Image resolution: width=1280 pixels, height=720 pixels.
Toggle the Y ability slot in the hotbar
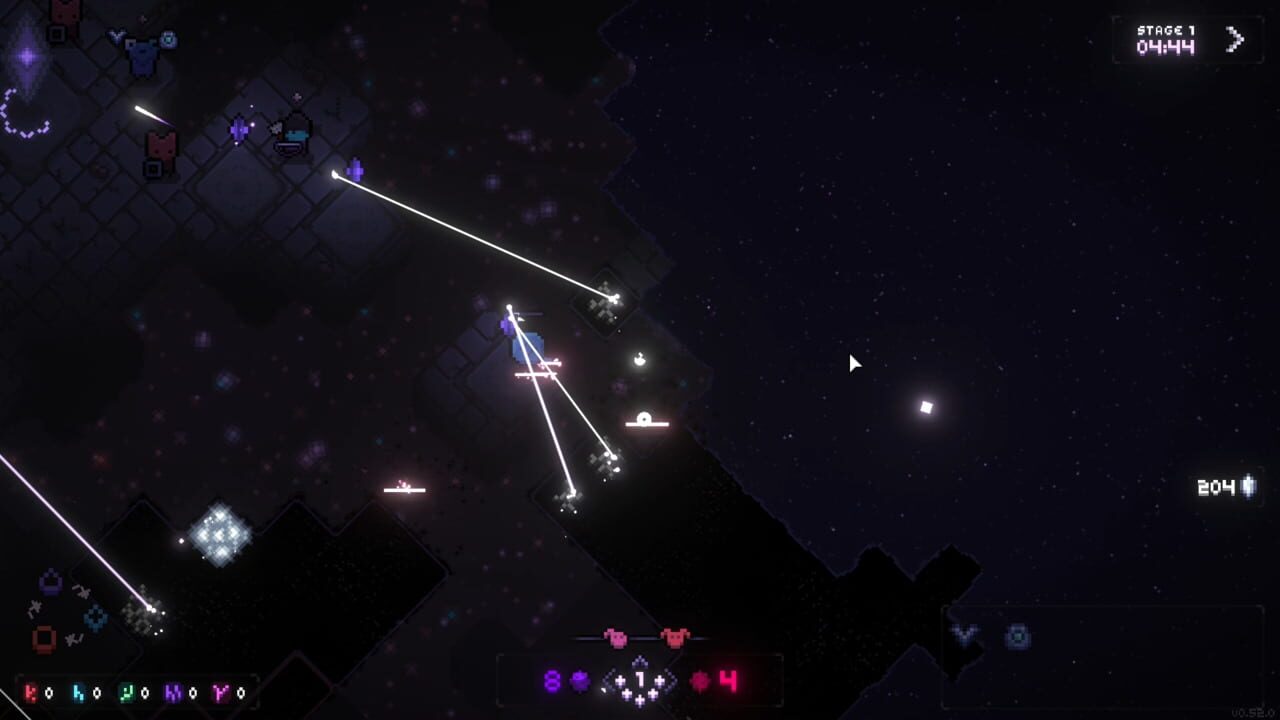click(220, 691)
